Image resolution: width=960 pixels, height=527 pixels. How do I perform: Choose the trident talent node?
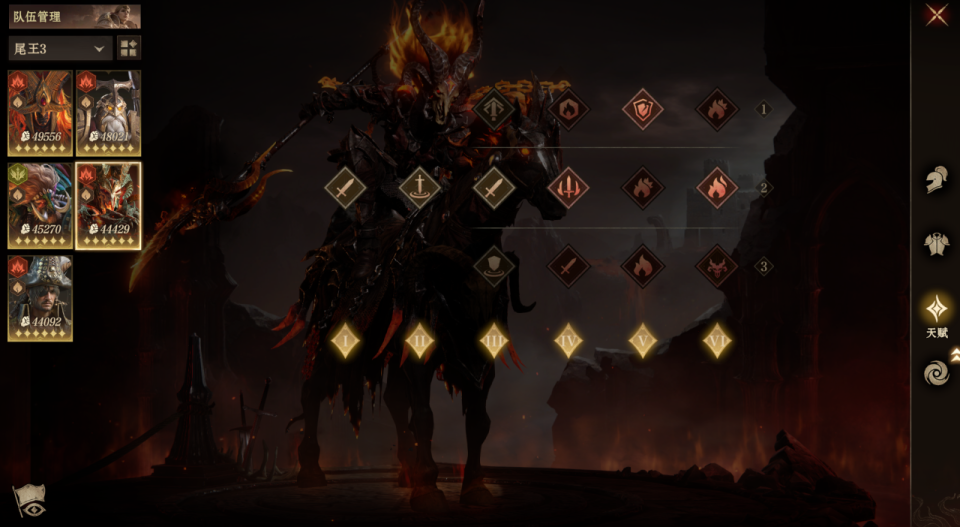(568, 187)
